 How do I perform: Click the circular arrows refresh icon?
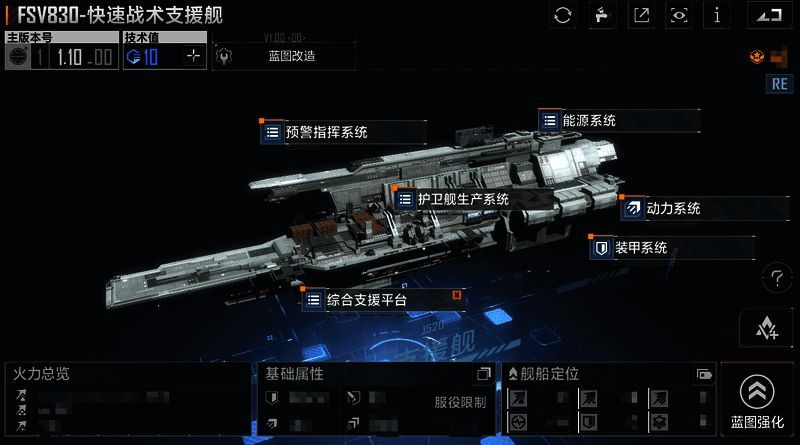click(x=564, y=15)
